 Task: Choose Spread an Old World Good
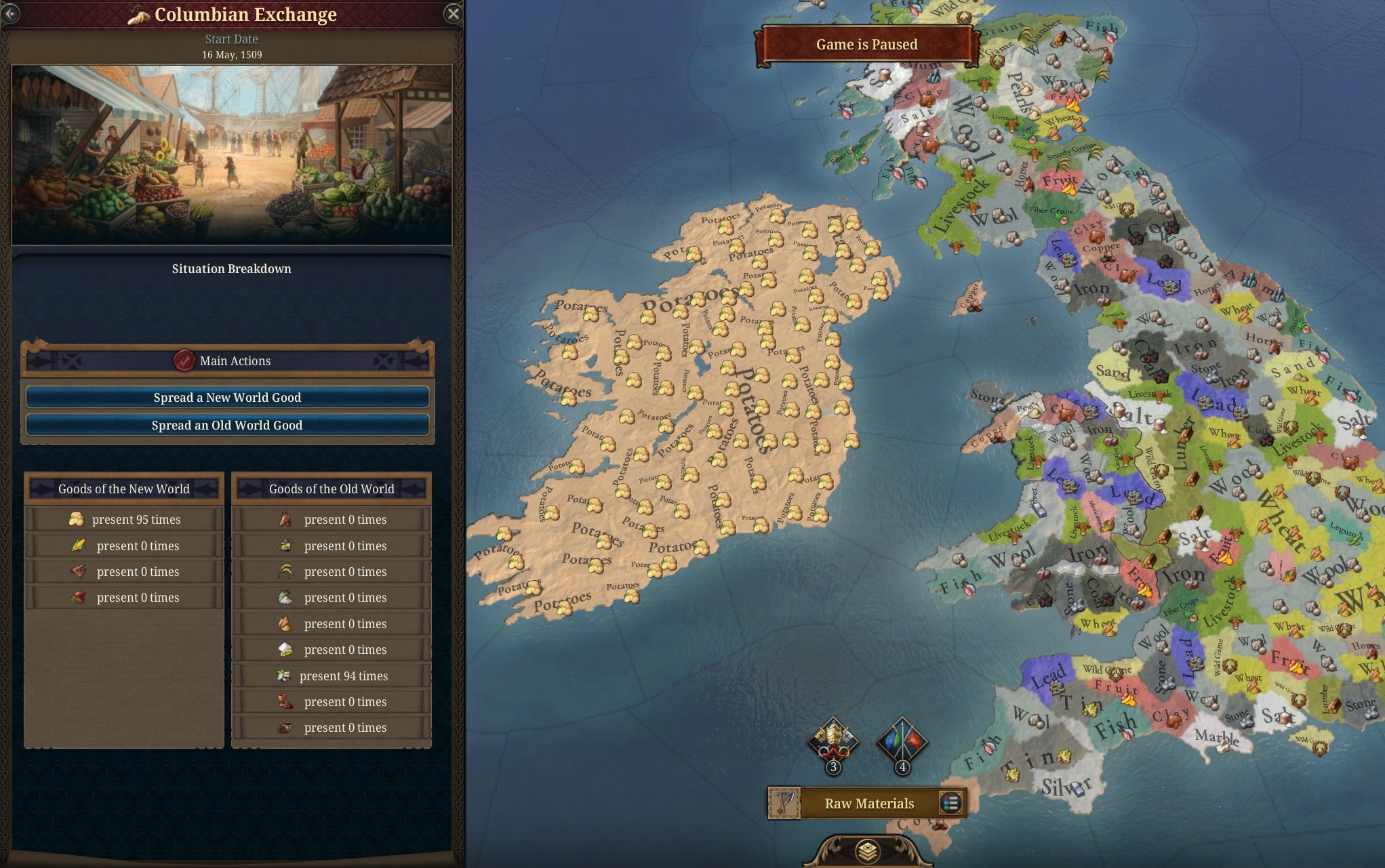(227, 425)
